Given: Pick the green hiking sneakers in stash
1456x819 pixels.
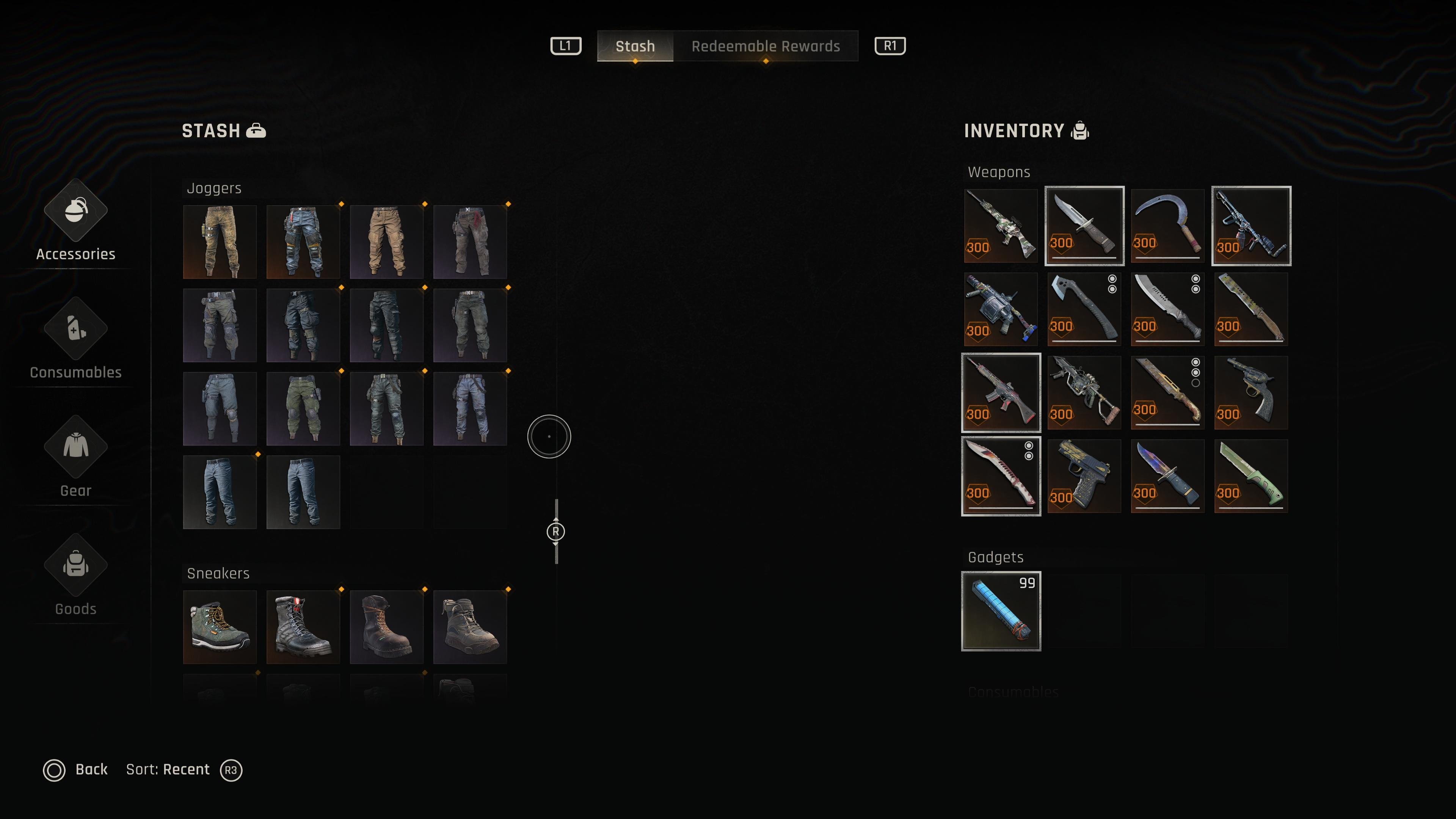Looking at the screenshot, I should 220,627.
